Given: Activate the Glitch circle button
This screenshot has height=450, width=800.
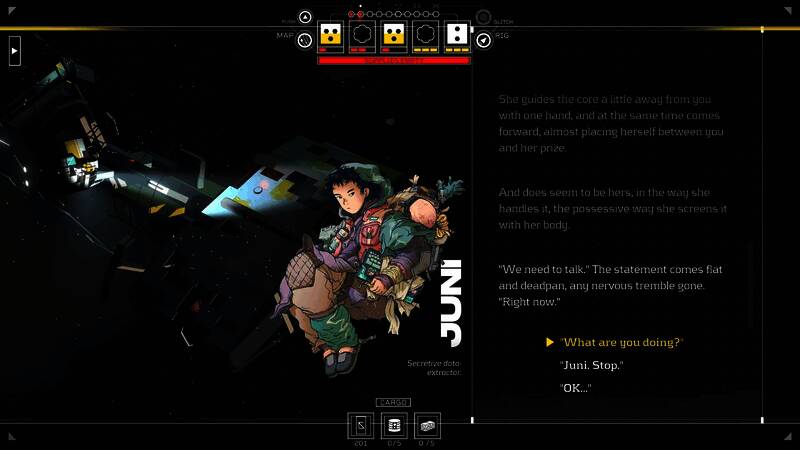Looking at the screenshot, I should click(483, 17).
